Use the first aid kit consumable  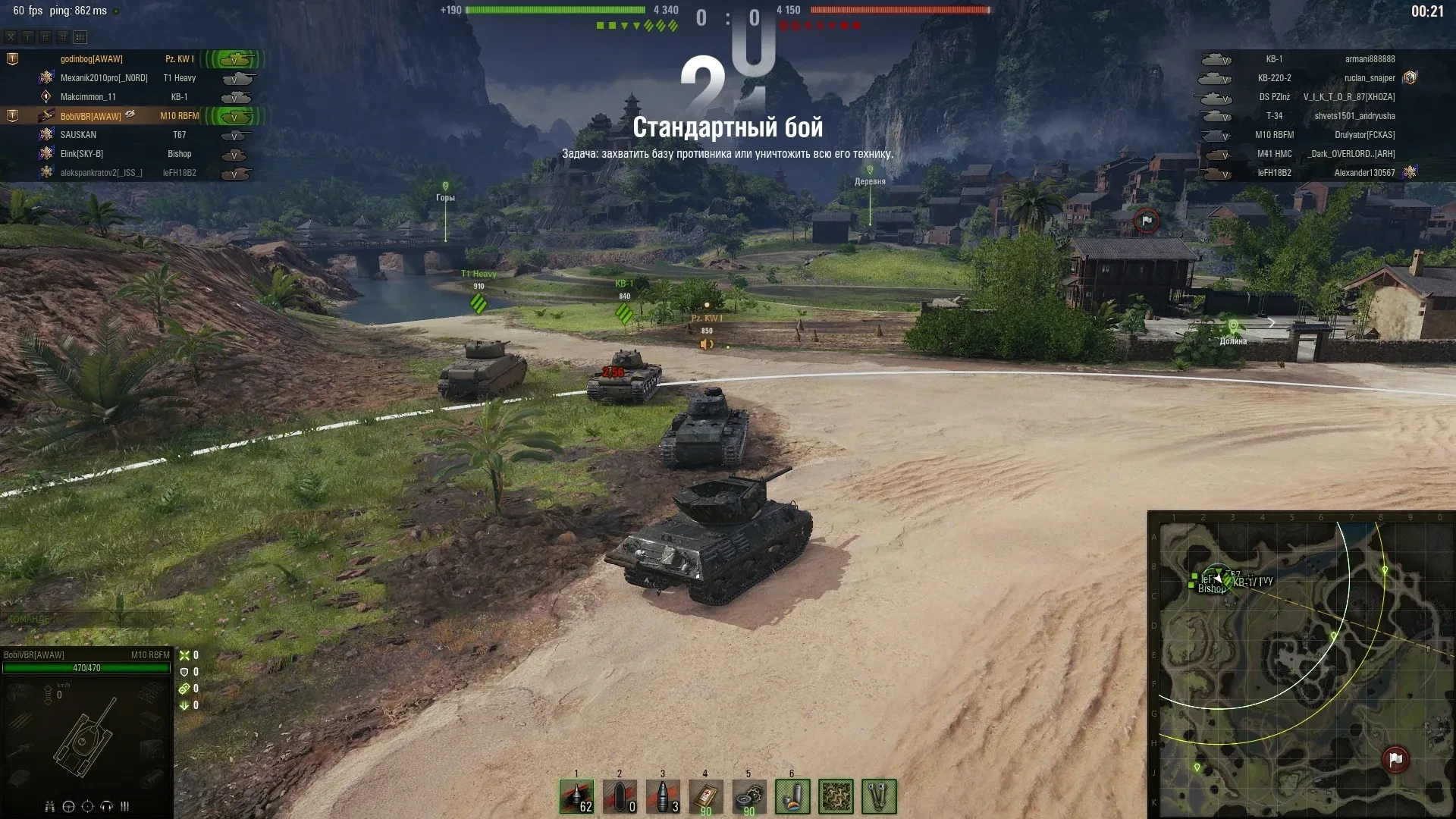(x=706, y=796)
